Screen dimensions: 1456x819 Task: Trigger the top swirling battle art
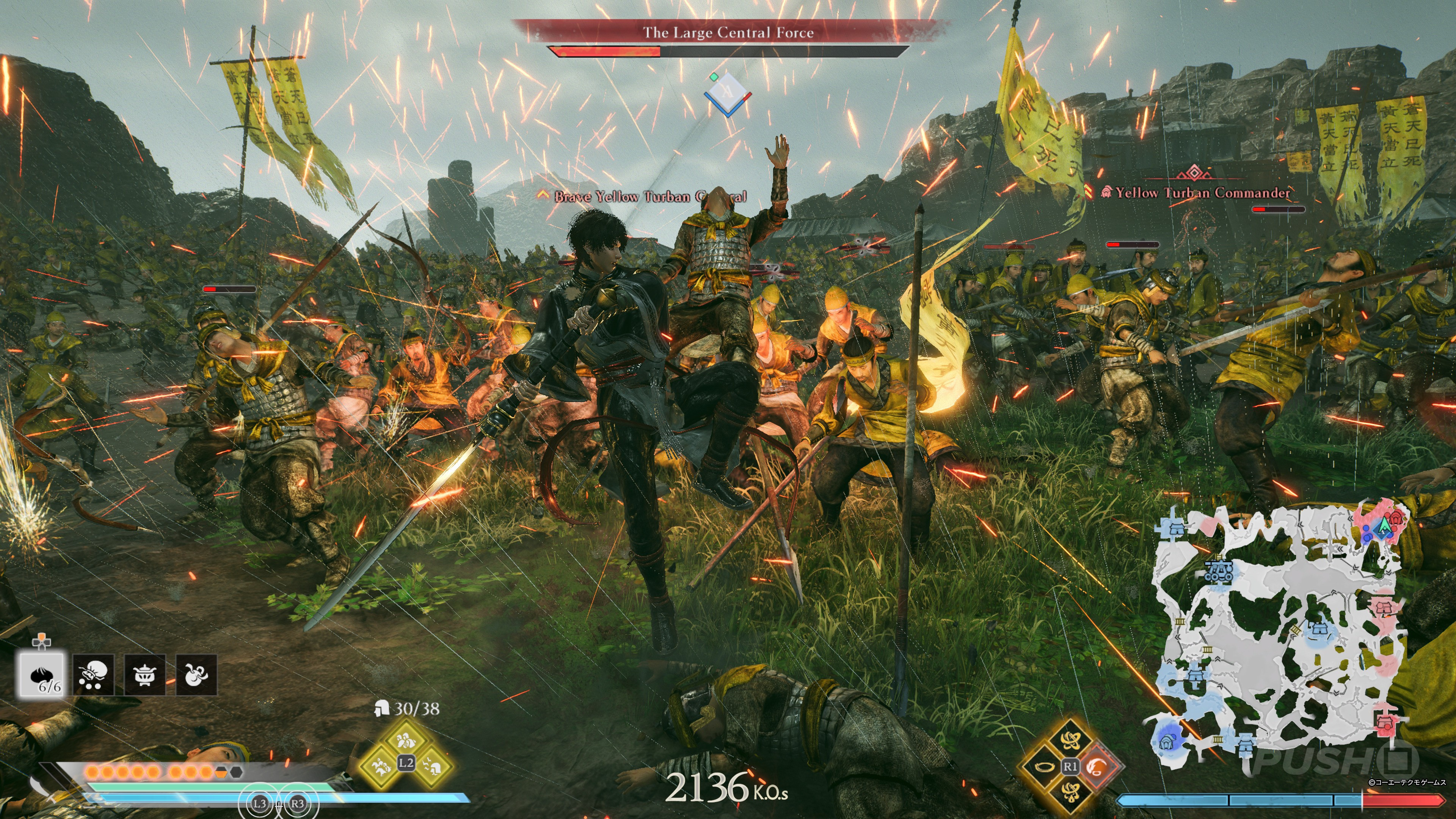coord(1070,740)
